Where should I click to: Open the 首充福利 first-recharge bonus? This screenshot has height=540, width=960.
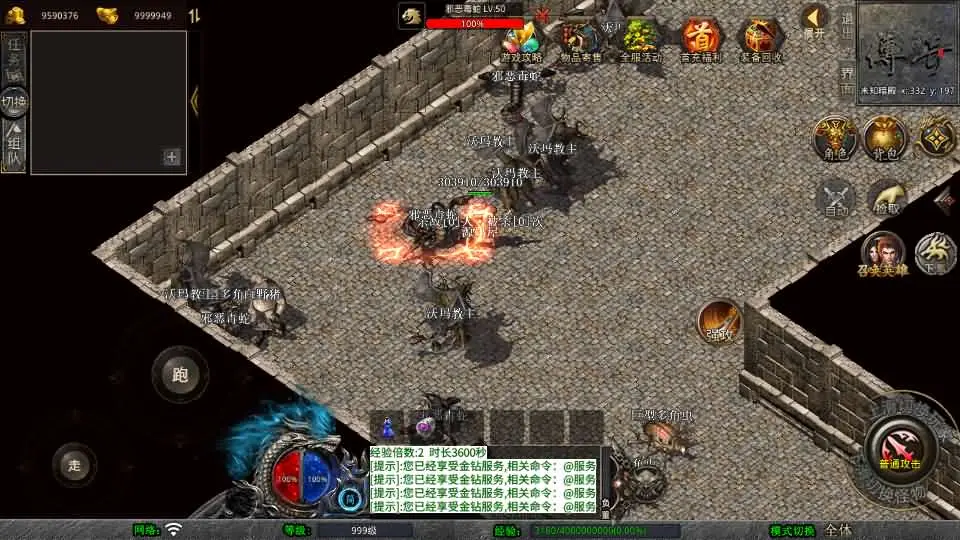(700, 41)
